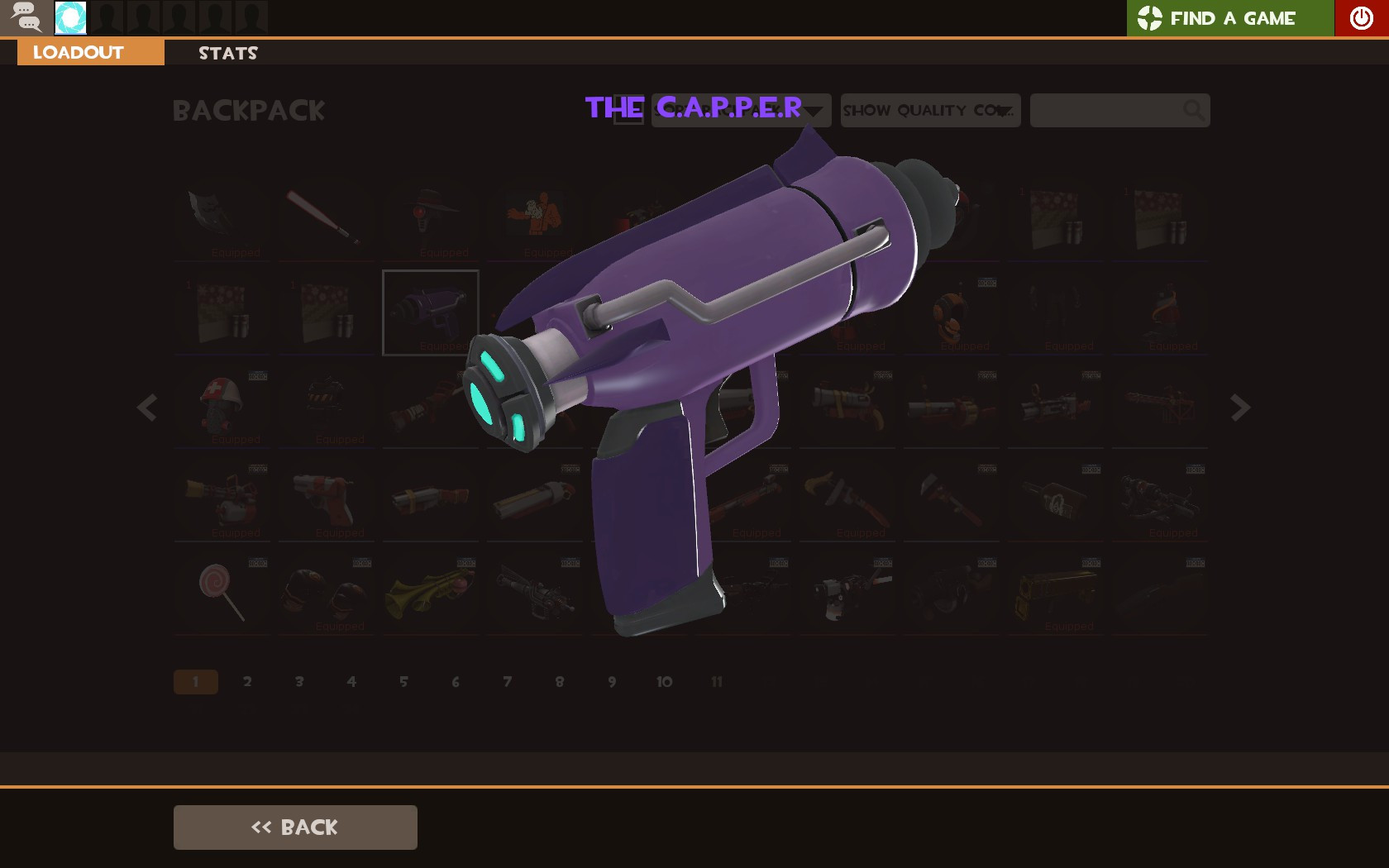Image resolution: width=1389 pixels, height=868 pixels.
Task: Click the Back button
Action: (x=294, y=827)
